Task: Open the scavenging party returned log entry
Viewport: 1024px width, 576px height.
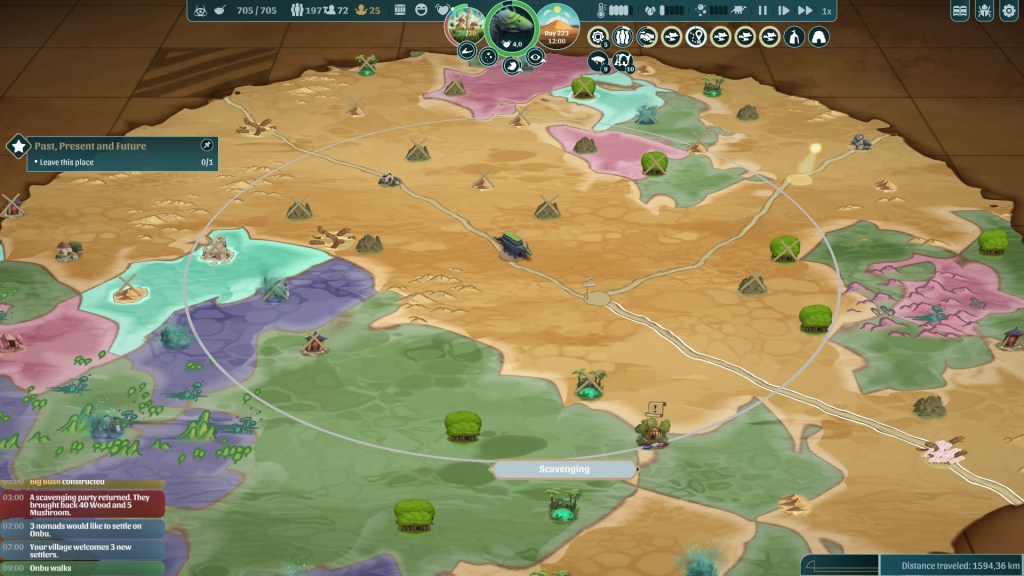Action: click(x=83, y=502)
